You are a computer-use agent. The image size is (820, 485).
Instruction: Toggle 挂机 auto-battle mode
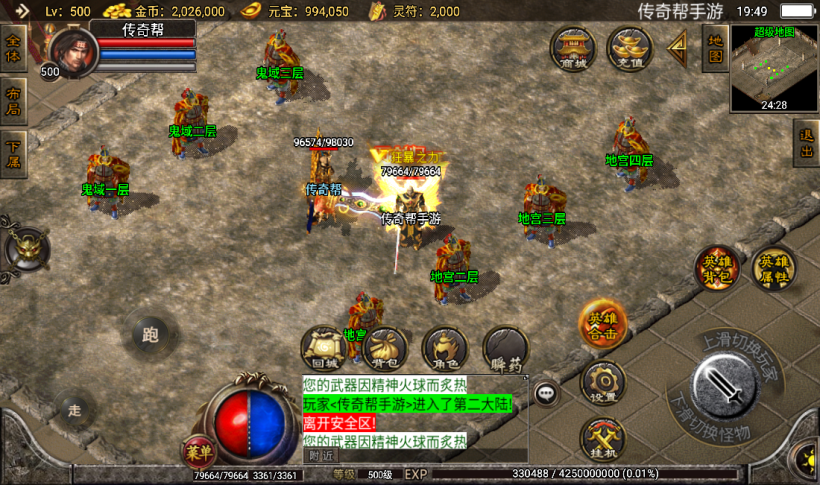[x=602, y=438]
